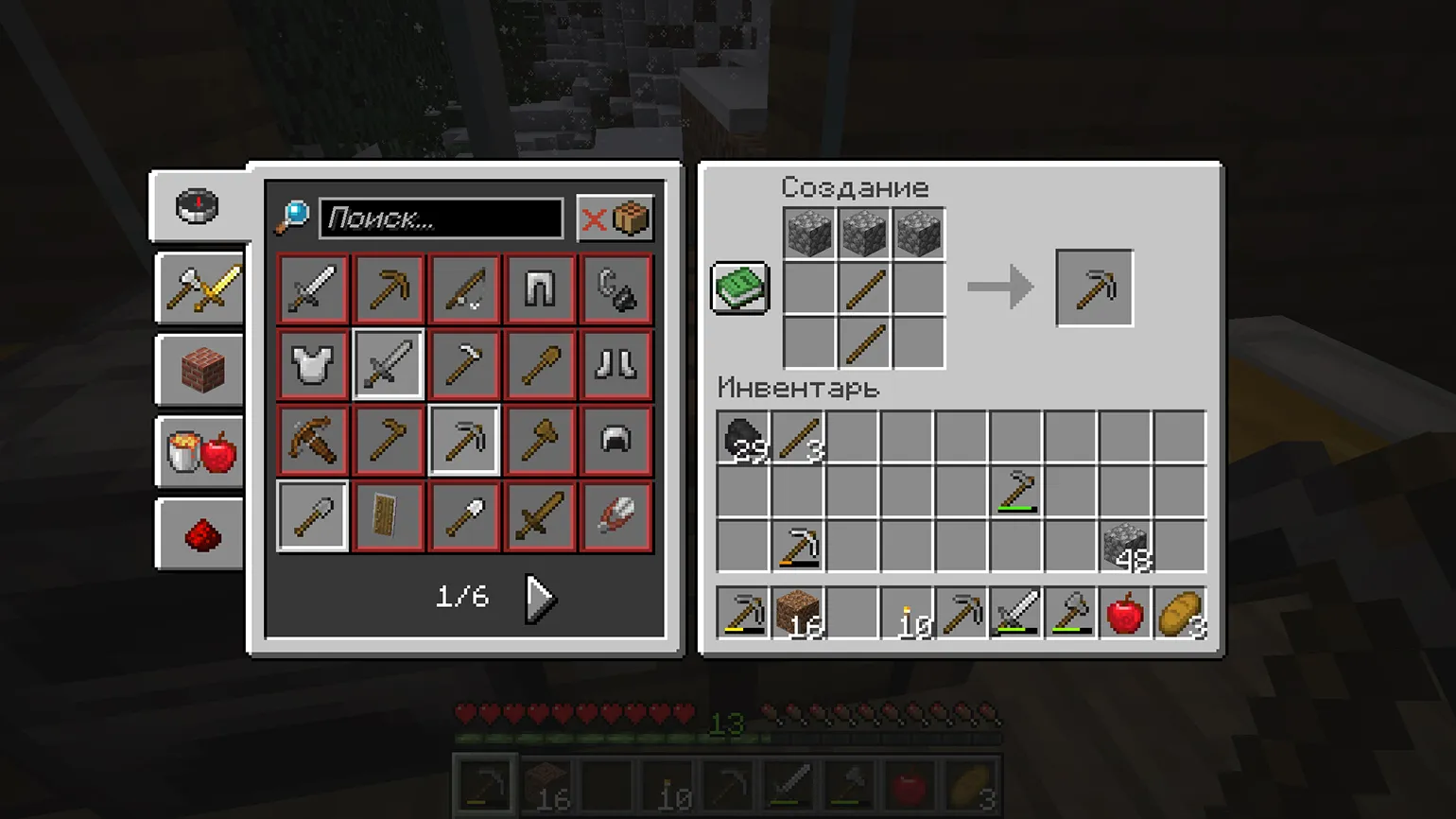
Task: Choose the shears recipe
Action: (615, 516)
